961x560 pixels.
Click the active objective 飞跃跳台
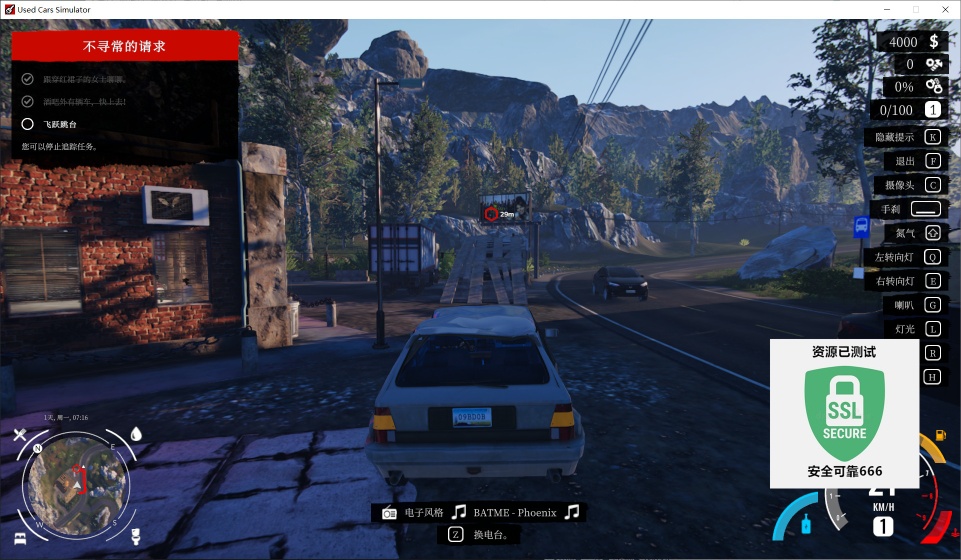point(60,125)
